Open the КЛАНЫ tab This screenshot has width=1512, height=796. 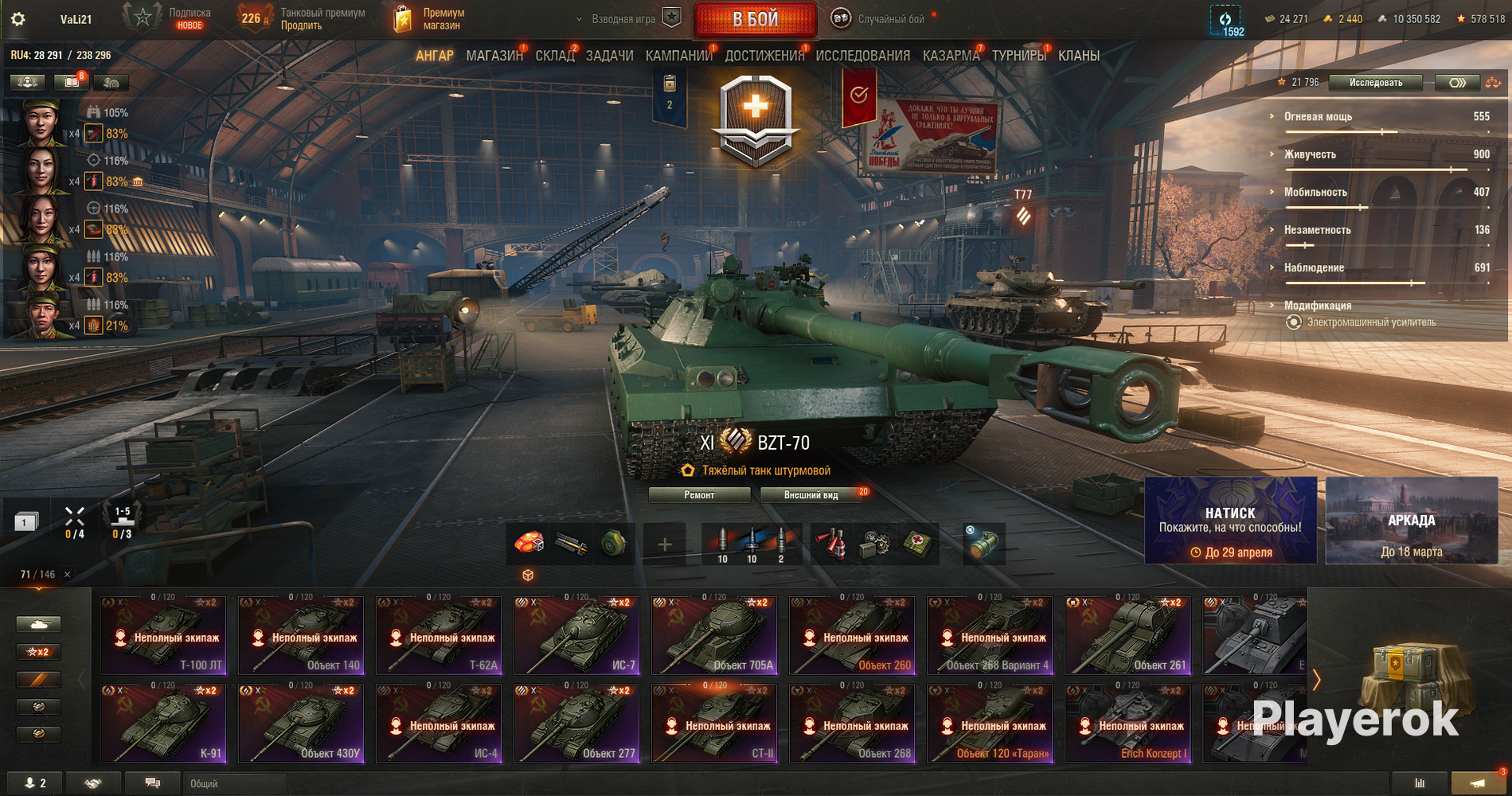(x=1078, y=56)
